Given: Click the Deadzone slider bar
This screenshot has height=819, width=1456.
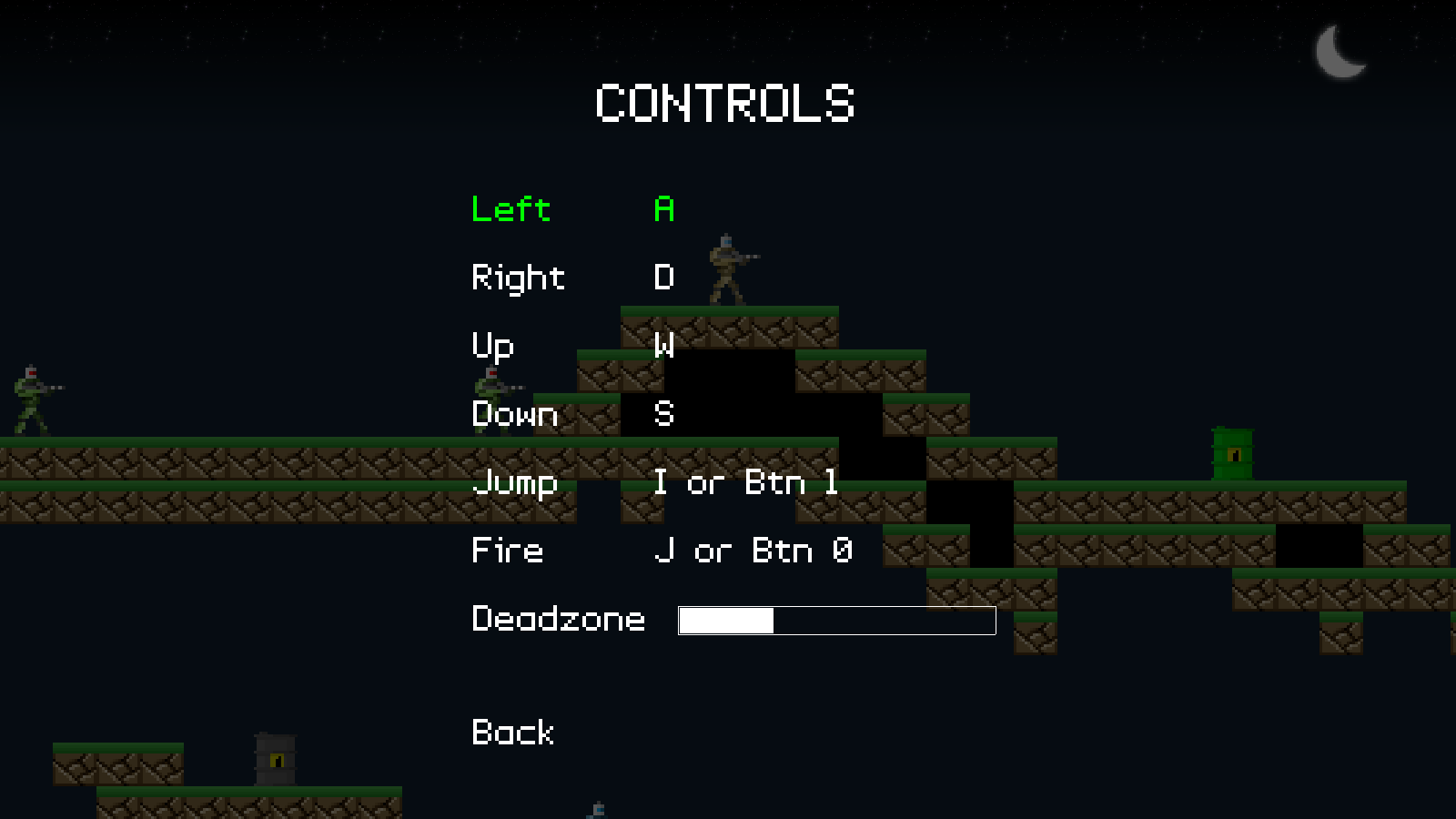Looking at the screenshot, I should [x=836, y=621].
